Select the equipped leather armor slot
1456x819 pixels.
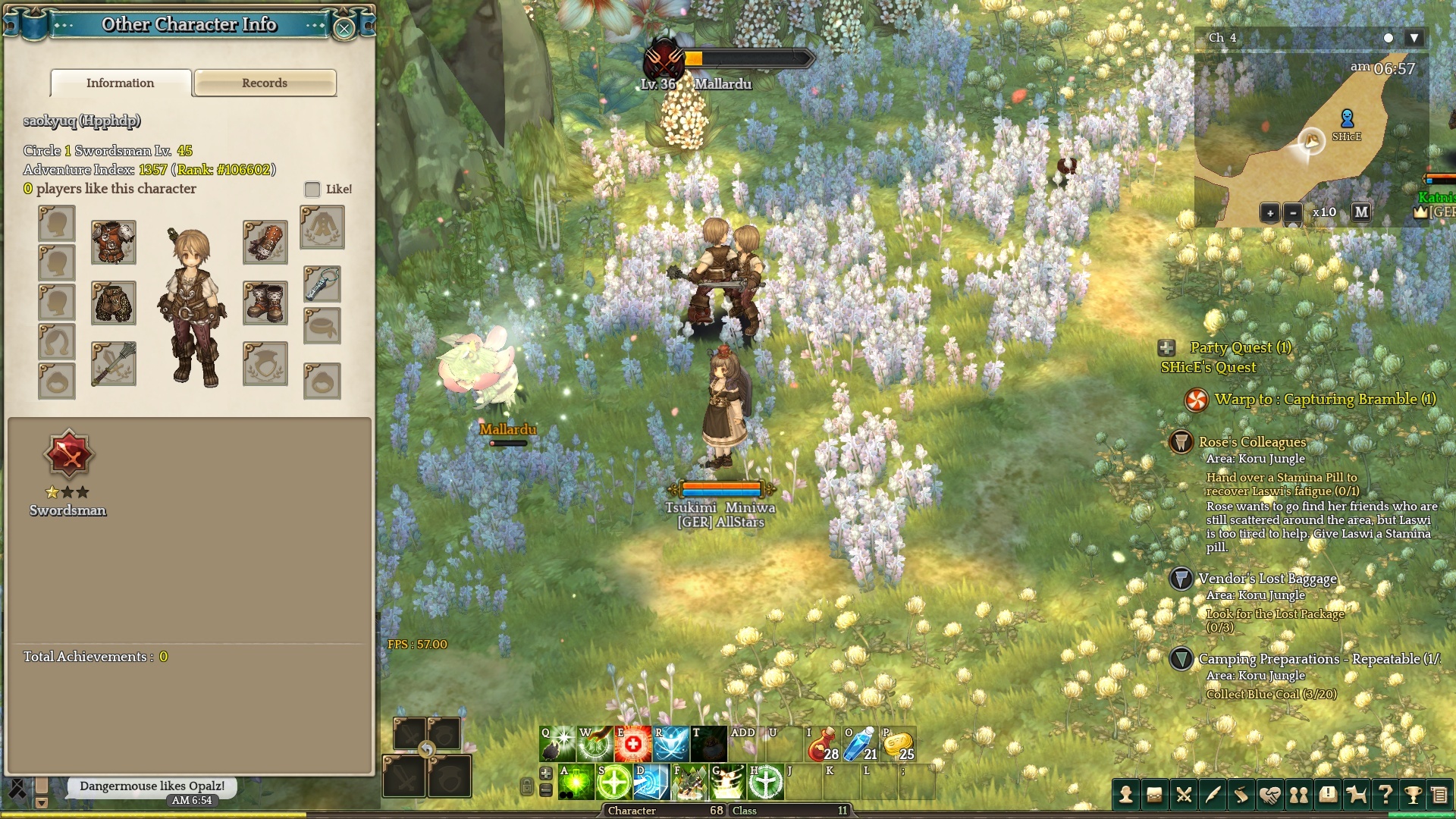114,242
